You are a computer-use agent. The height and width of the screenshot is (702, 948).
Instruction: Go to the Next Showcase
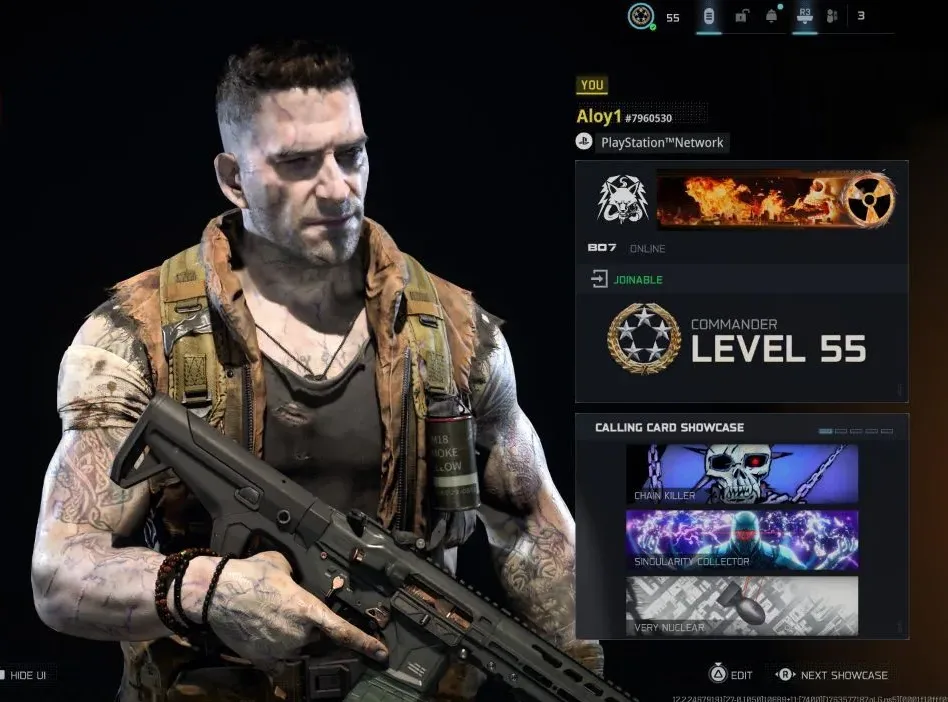click(832, 675)
